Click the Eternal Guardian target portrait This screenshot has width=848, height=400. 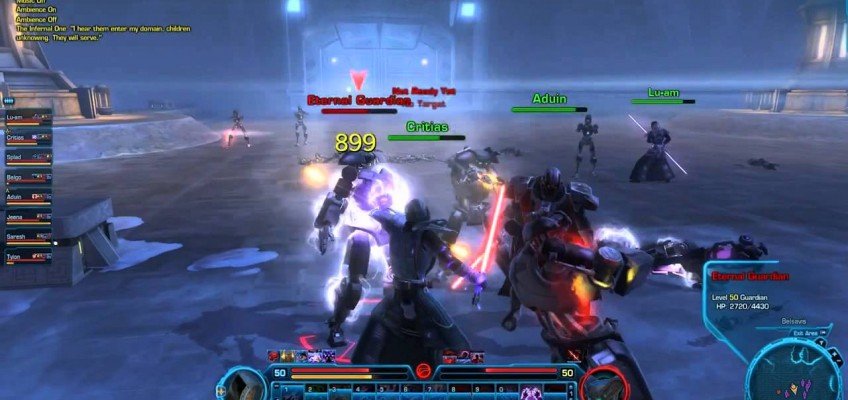pyautogui.click(x=606, y=385)
